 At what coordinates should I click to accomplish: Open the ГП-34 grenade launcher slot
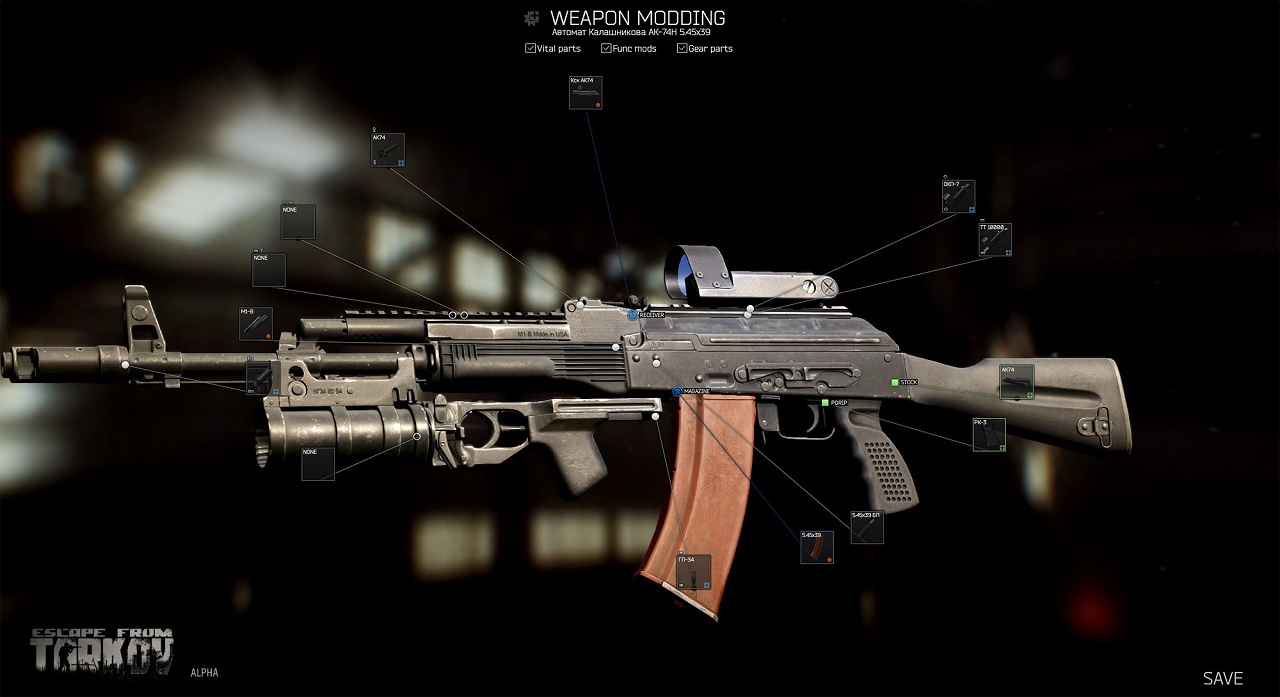694,572
